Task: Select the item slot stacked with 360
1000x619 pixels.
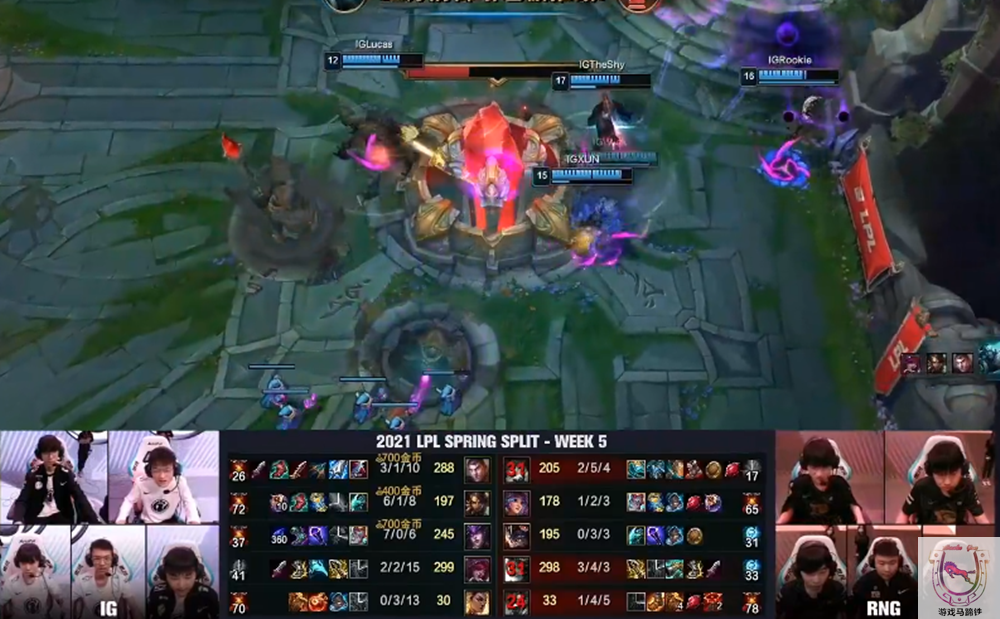Action: coord(279,535)
